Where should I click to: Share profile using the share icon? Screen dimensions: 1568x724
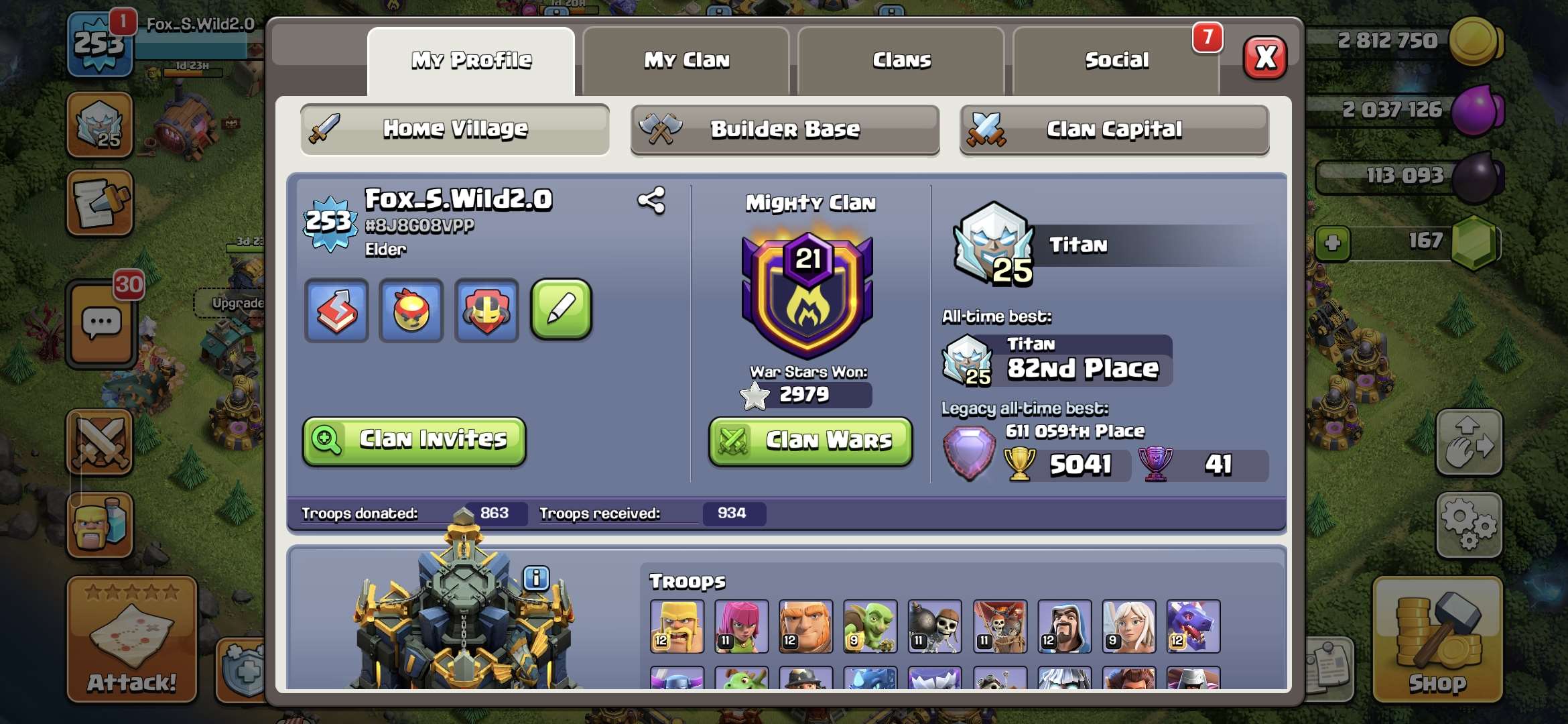(x=652, y=198)
